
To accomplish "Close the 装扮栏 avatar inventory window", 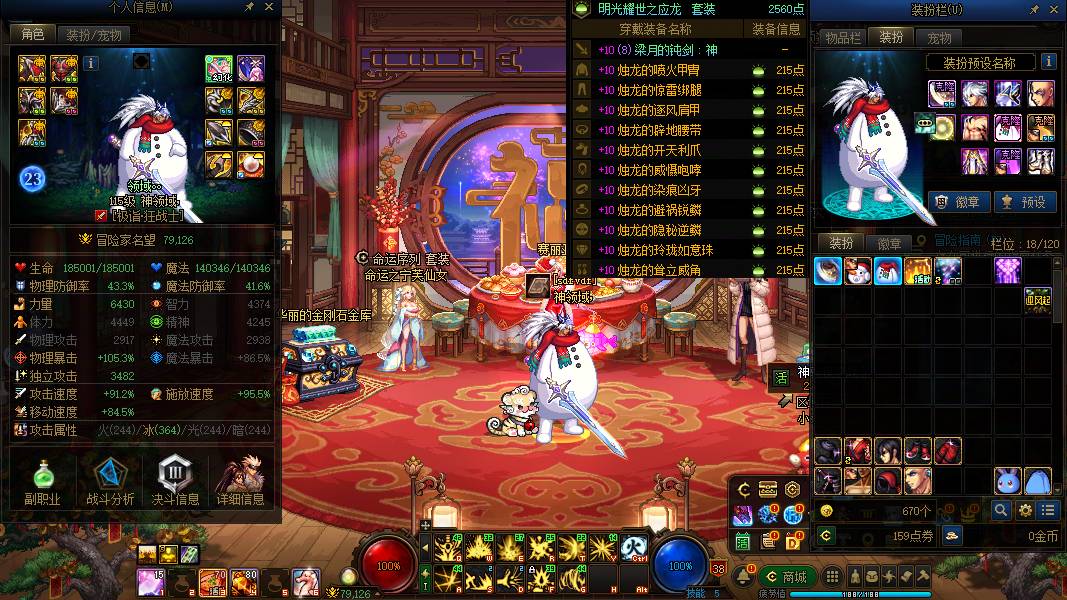I will coord(1056,9).
